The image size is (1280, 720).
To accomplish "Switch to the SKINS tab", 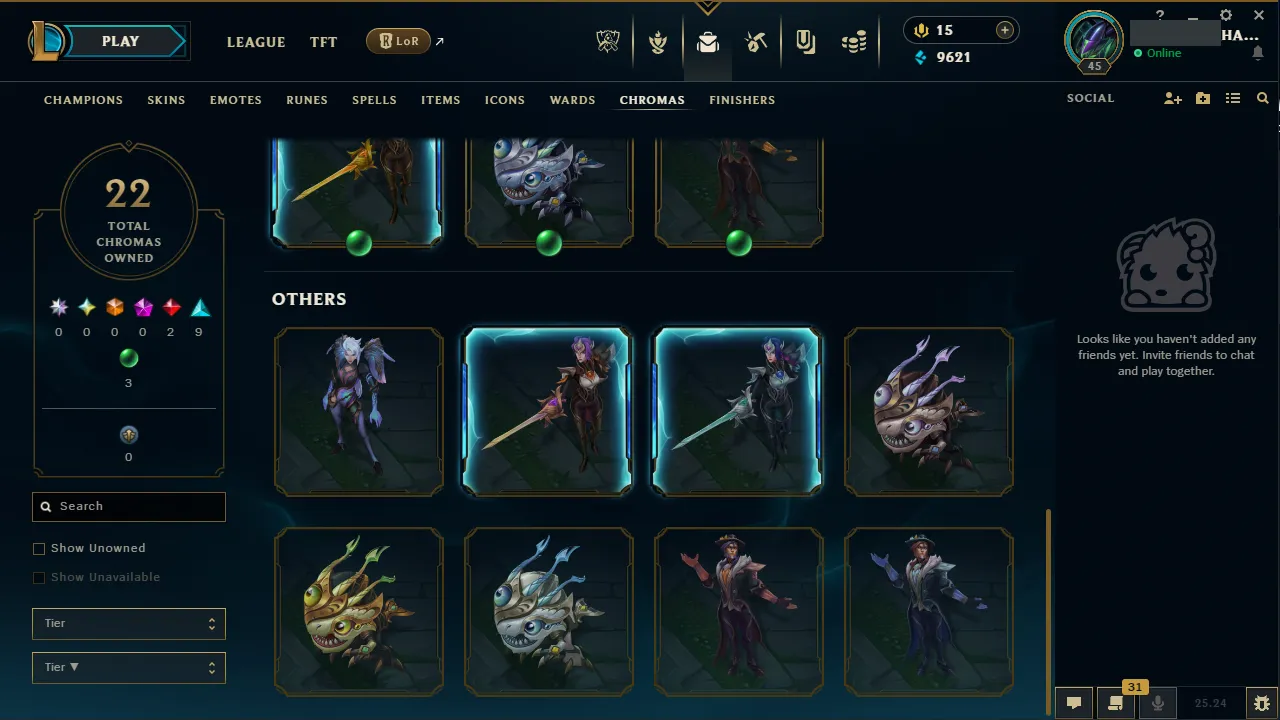I will click(166, 100).
